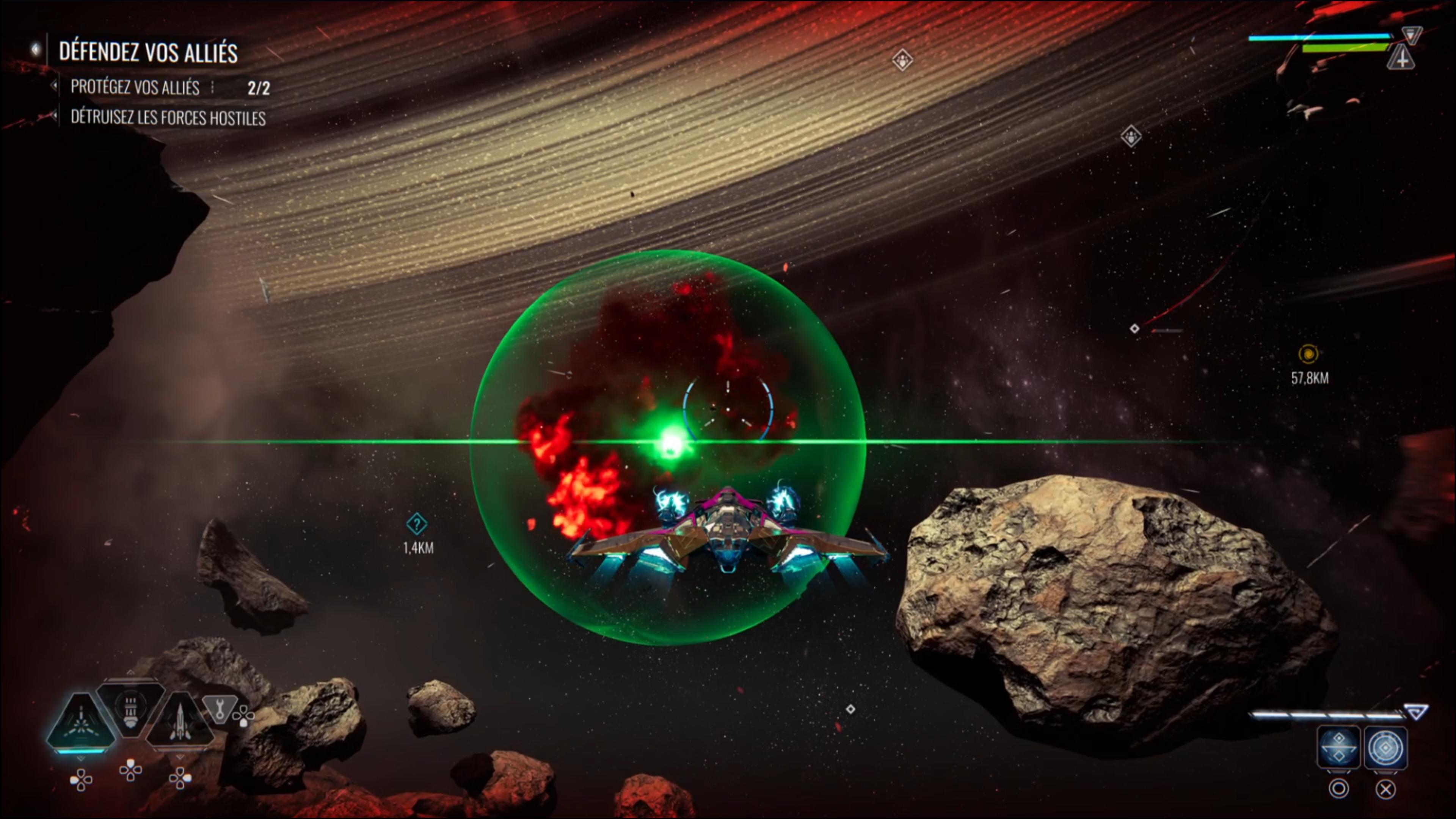Click the shield icon beside the cyan bar

point(1411,35)
